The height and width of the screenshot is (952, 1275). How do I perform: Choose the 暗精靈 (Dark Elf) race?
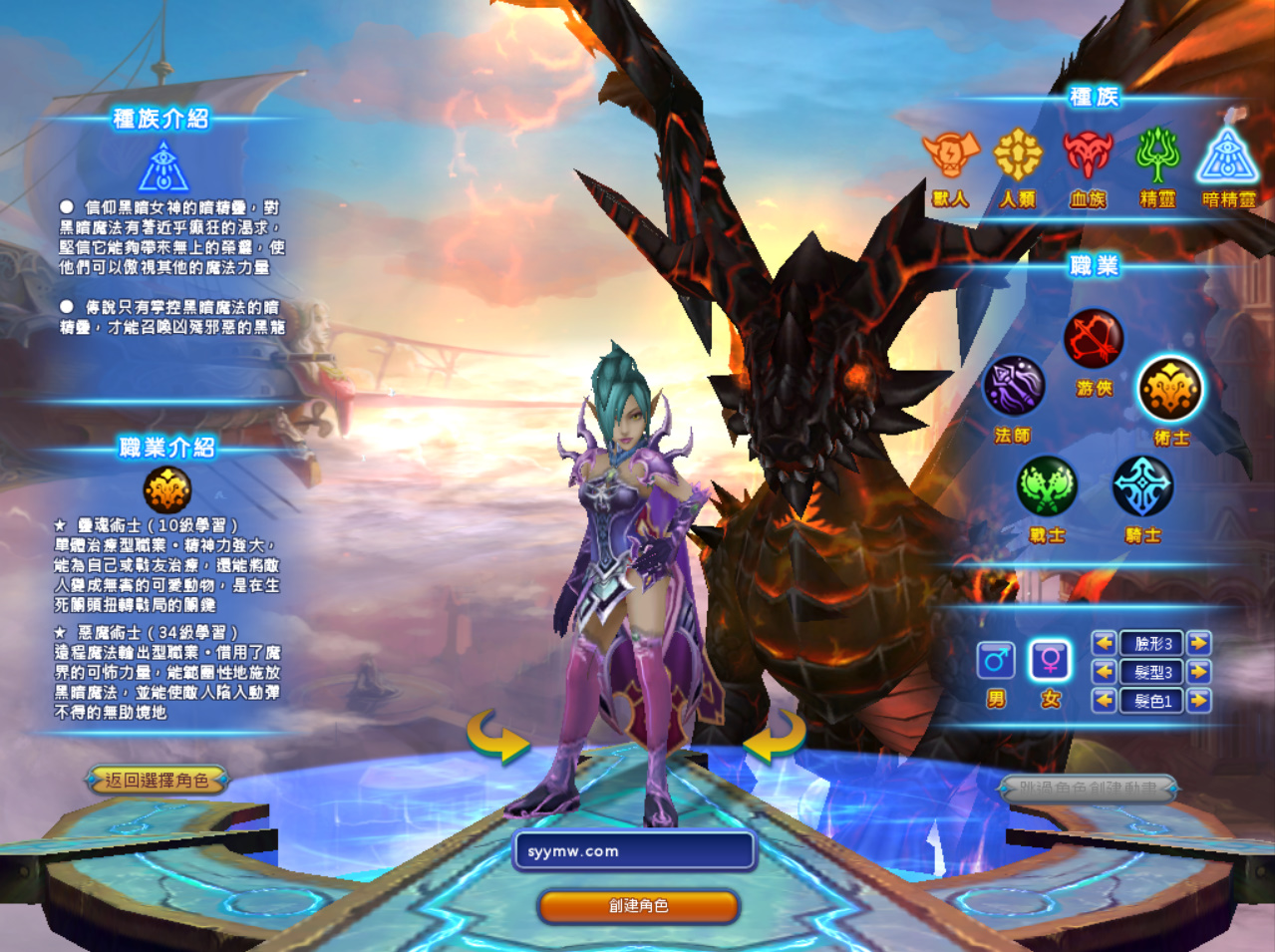[x=1228, y=156]
